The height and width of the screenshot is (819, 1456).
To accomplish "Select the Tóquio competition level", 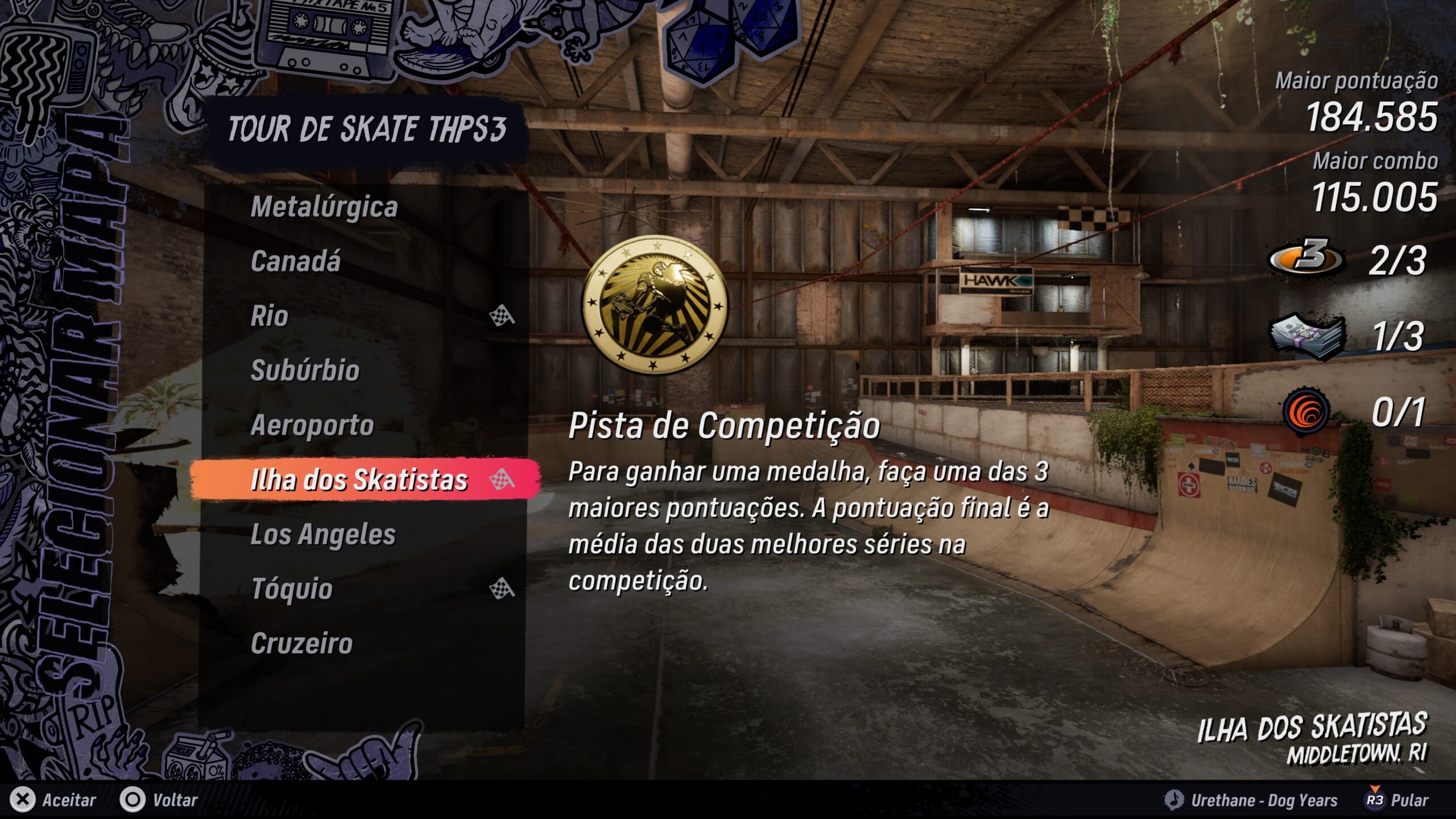I will (292, 589).
